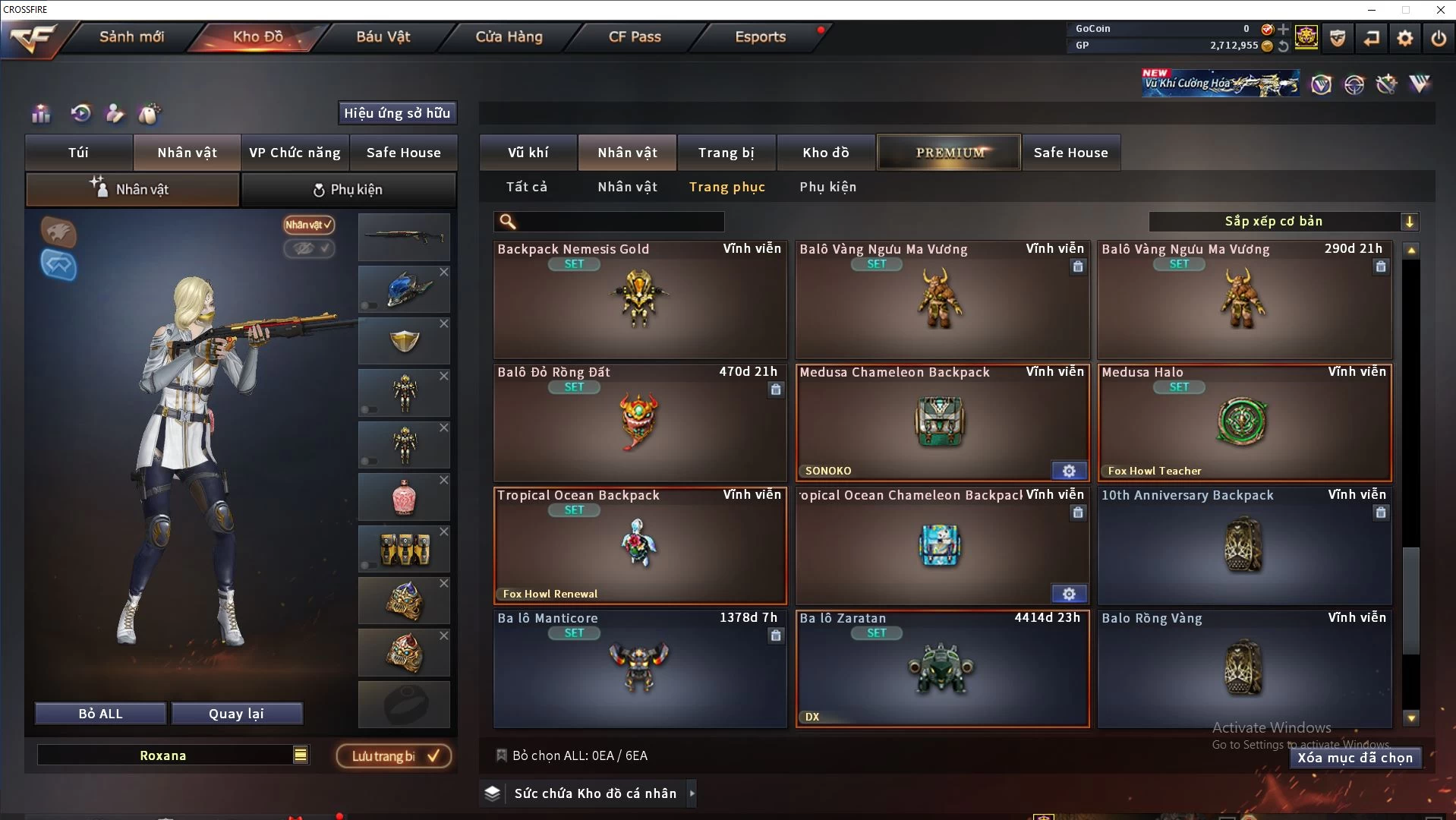1456x820 pixels.
Task: Go to the Cửa Hàng shop
Action: click(x=509, y=36)
